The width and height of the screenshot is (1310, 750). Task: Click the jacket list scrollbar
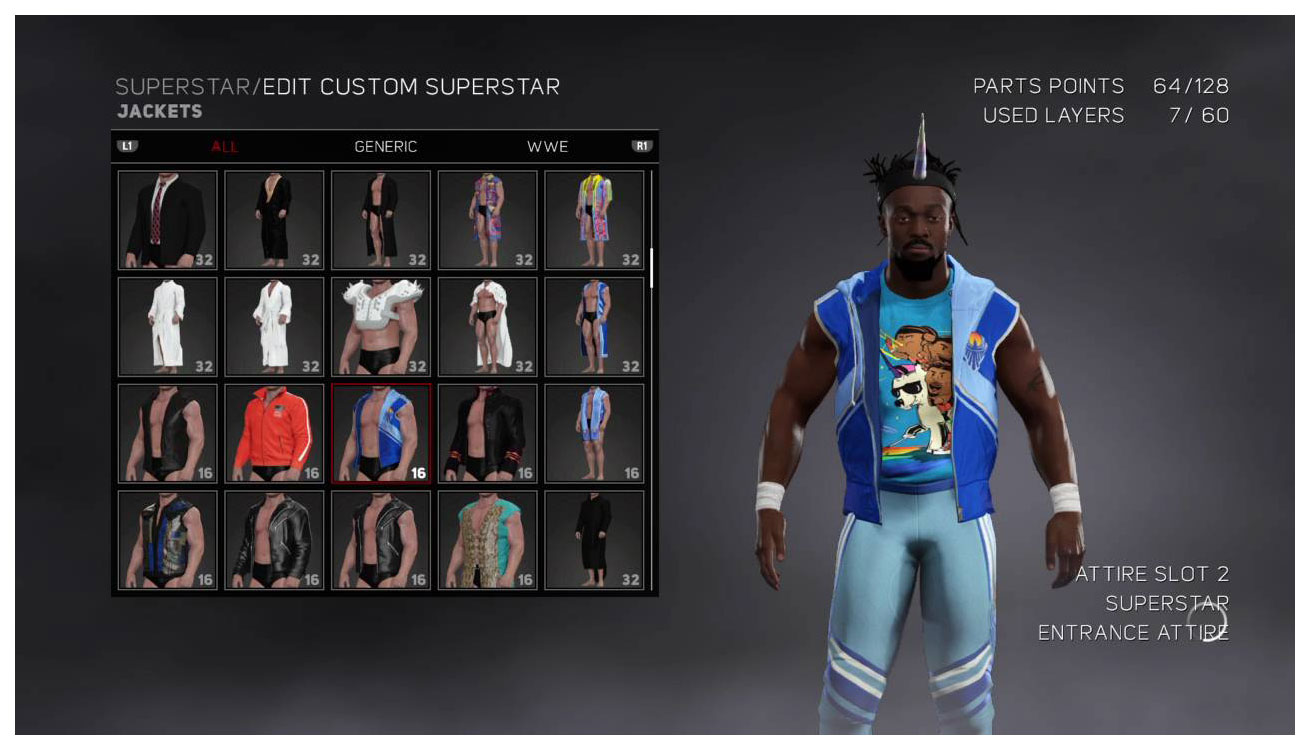[652, 268]
